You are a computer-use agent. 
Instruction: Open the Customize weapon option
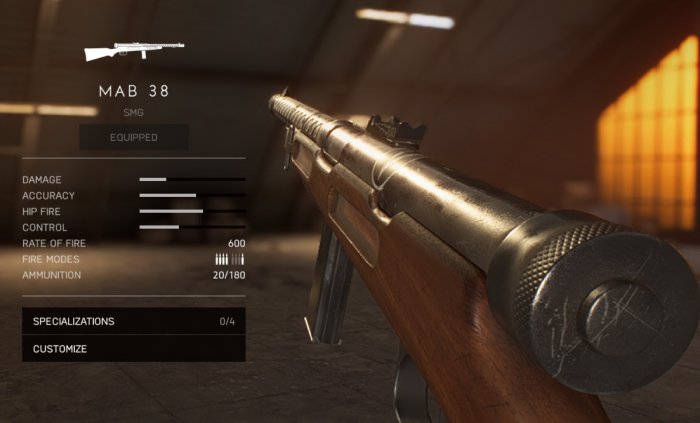(133, 349)
